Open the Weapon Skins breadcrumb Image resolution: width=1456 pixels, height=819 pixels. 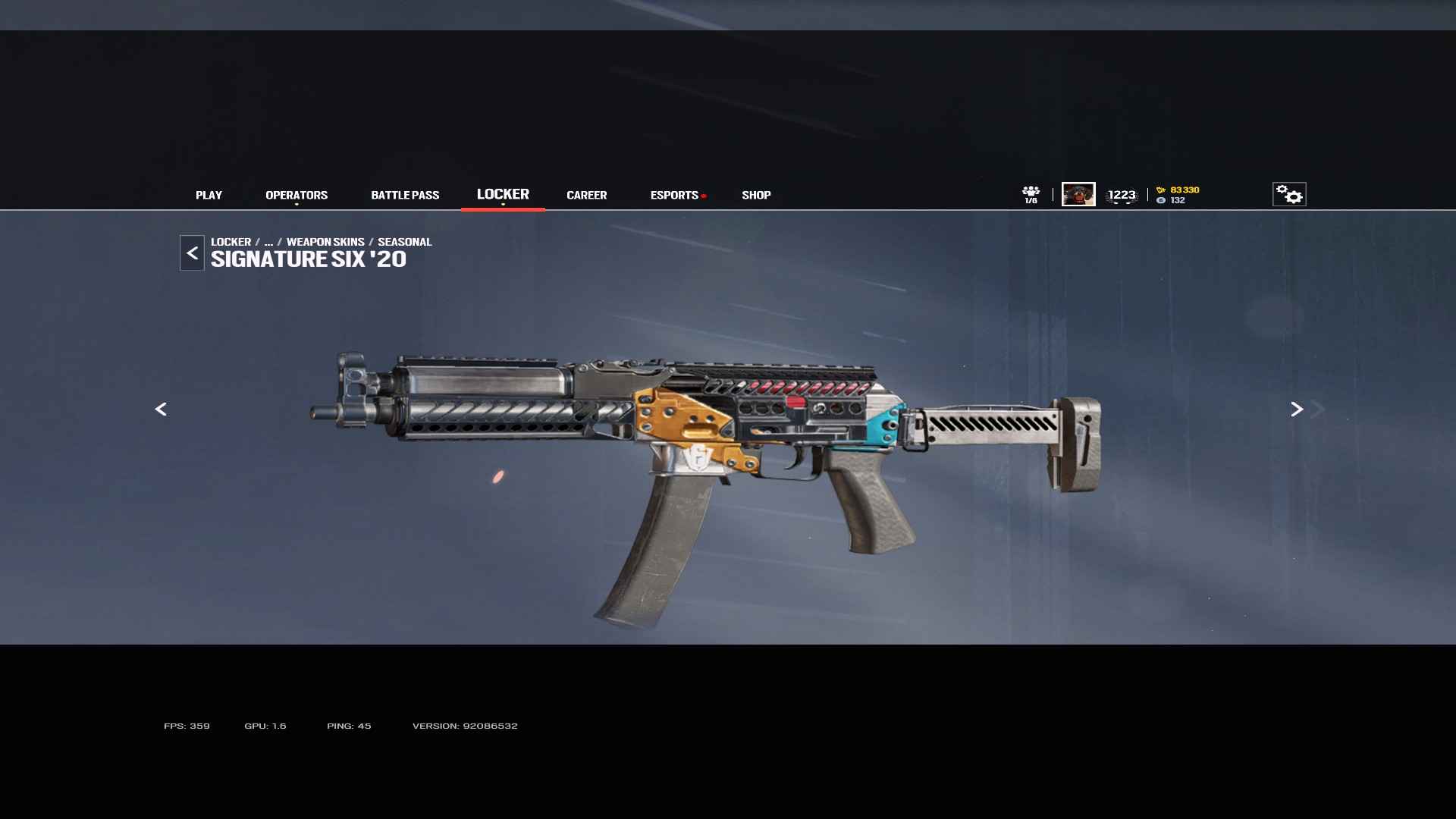[x=325, y=242]
